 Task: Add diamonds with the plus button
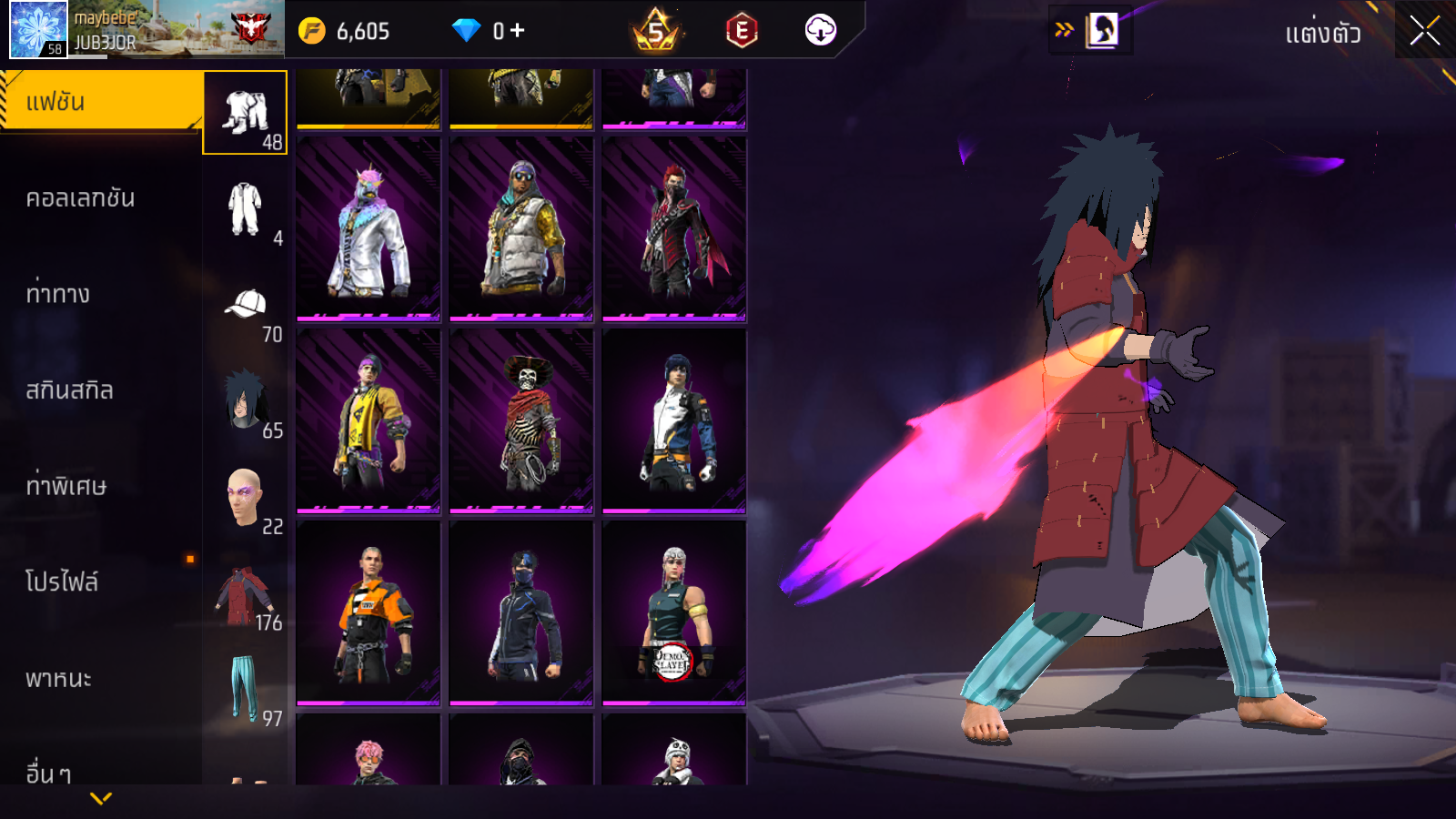pyautogui.click(x=517, y=31)
